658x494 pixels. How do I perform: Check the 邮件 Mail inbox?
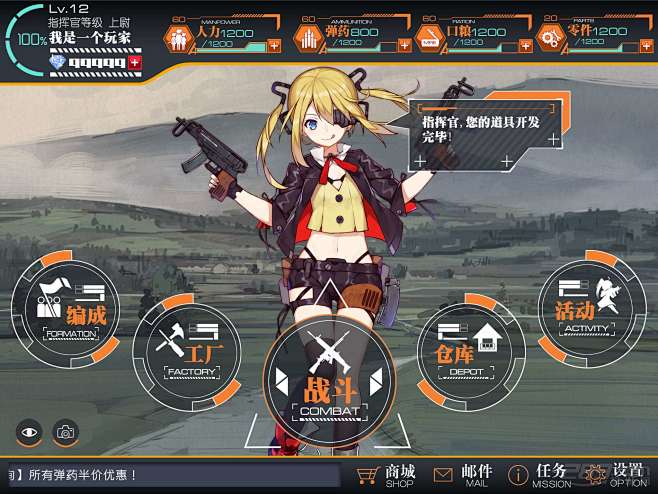462,475
